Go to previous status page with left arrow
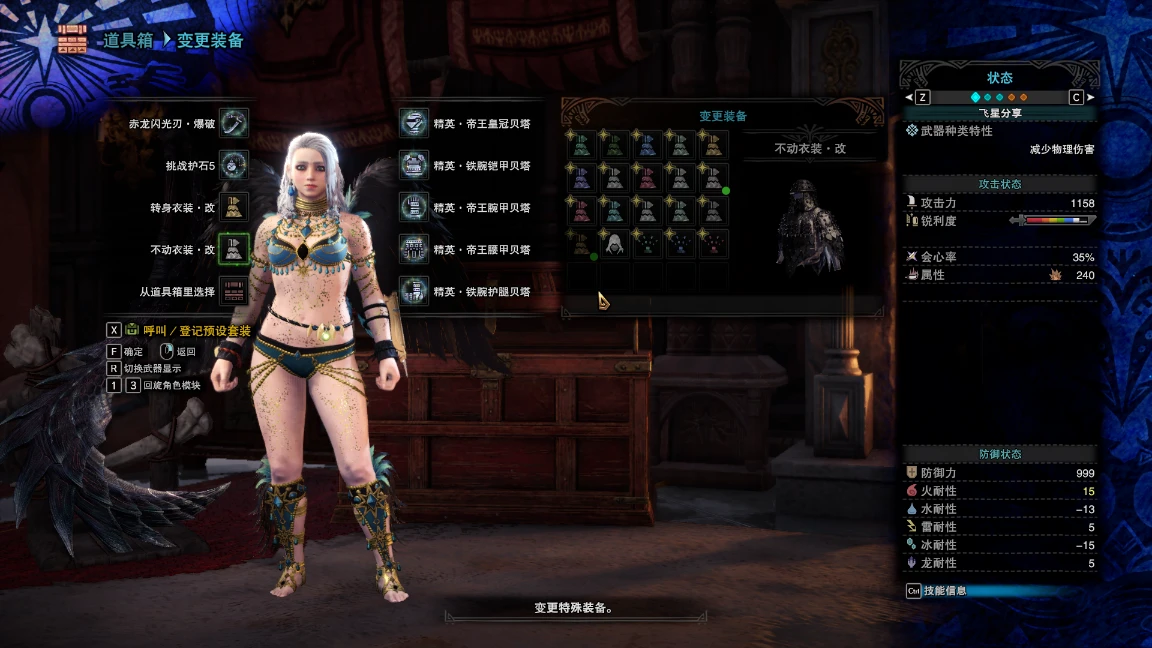1152x648 pixels. tap(909, 97)
